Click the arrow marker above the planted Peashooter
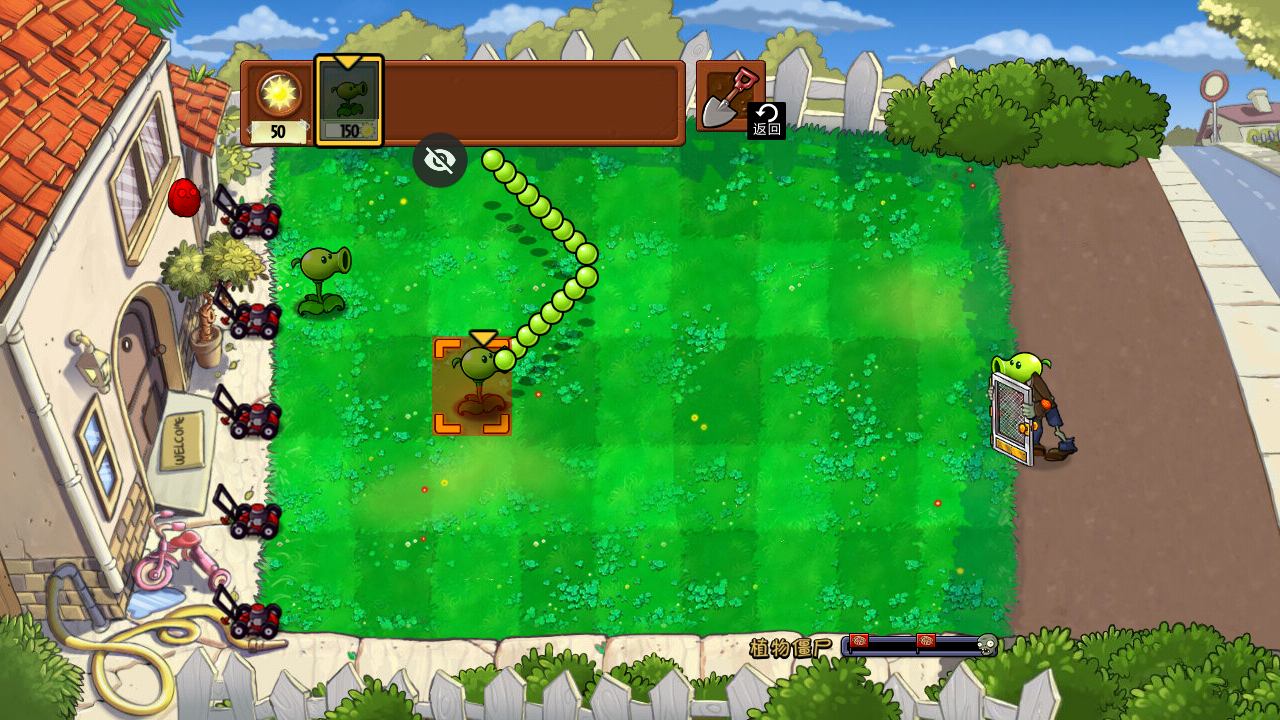The height and width of the screenshot is (720, 1280). [x=482, y=337]
